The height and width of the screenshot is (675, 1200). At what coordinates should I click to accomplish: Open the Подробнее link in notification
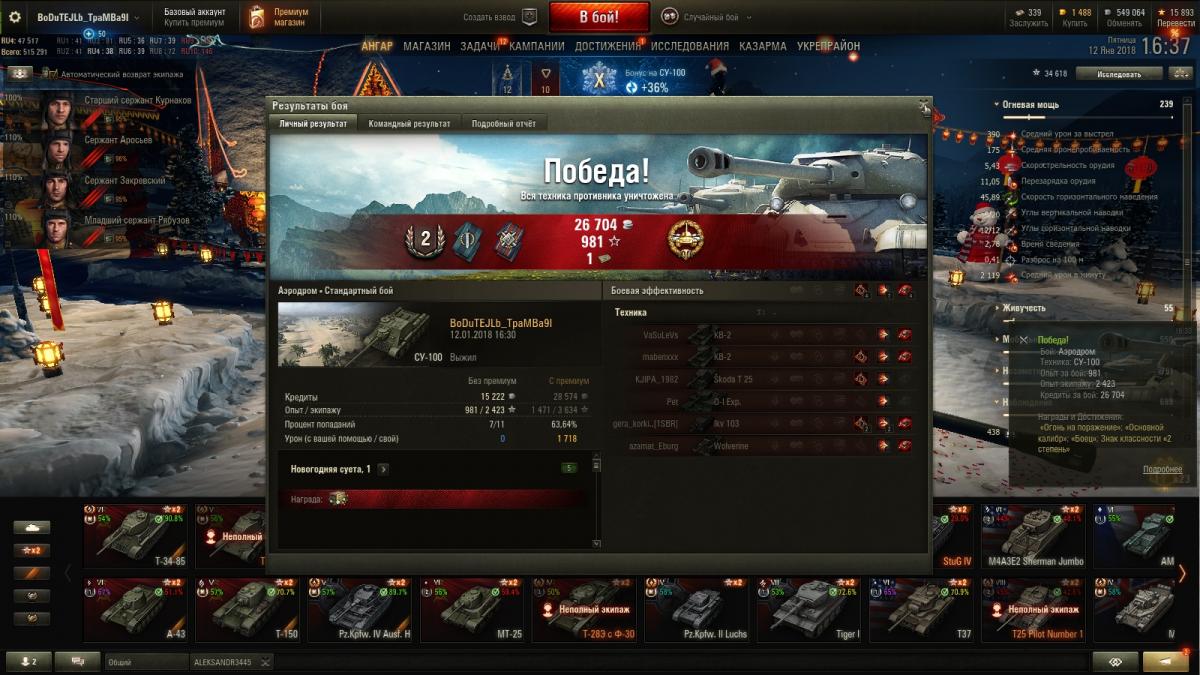(x=1162, y=469)
